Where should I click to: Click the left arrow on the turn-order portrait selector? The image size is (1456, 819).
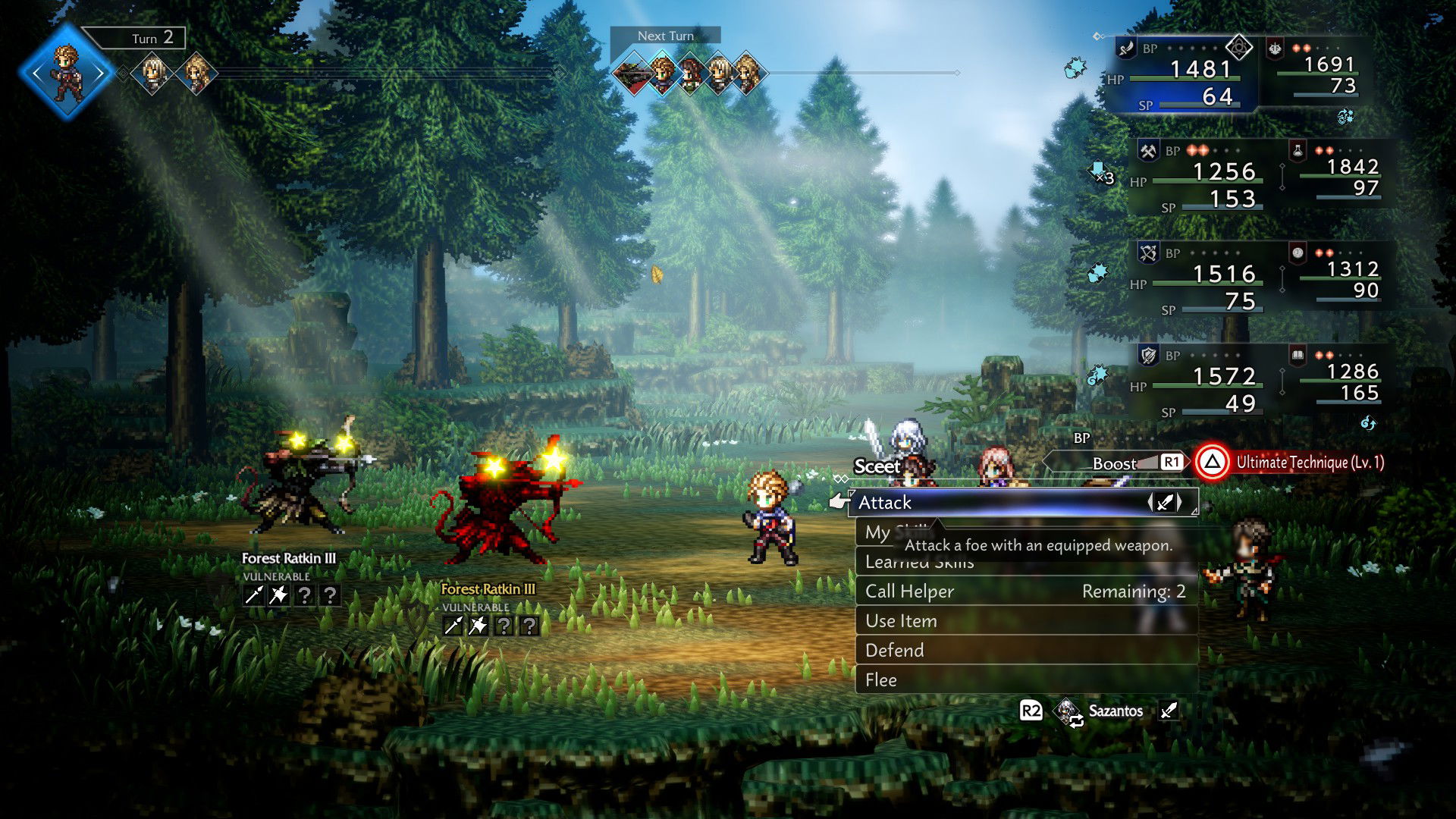pyautogui.click(x=36, y=73)
